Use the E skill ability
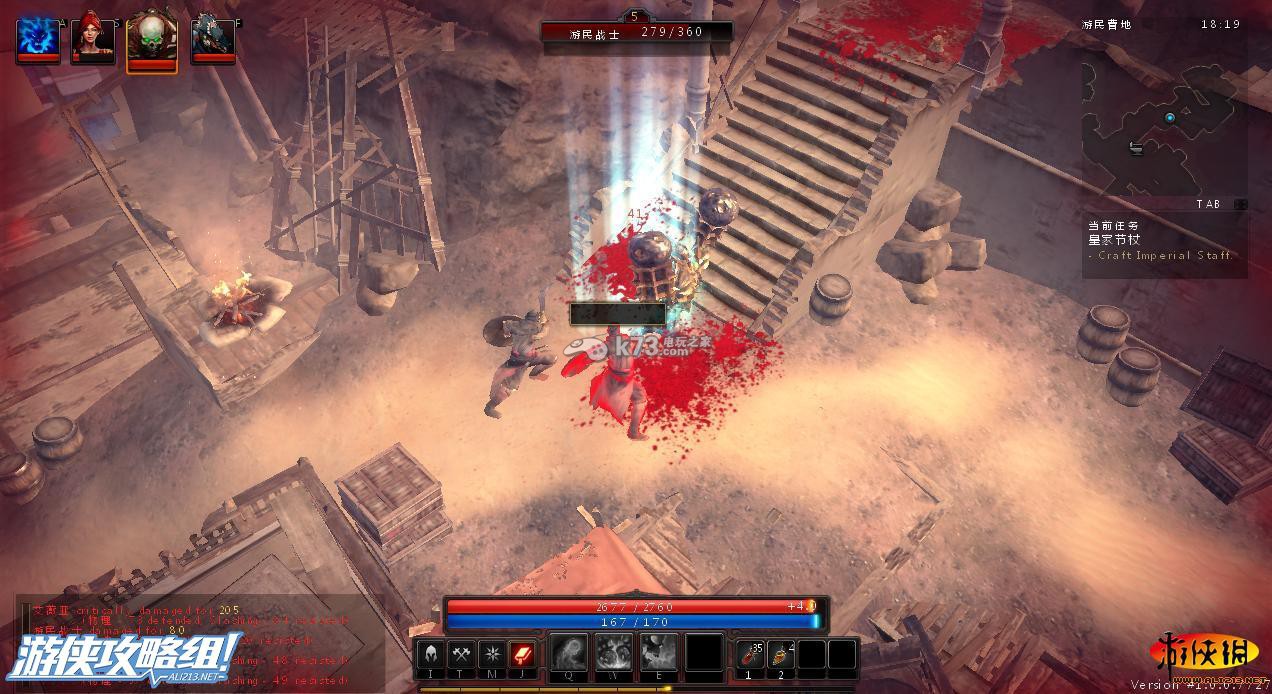 pyautogui.click(x=657, y=652)
